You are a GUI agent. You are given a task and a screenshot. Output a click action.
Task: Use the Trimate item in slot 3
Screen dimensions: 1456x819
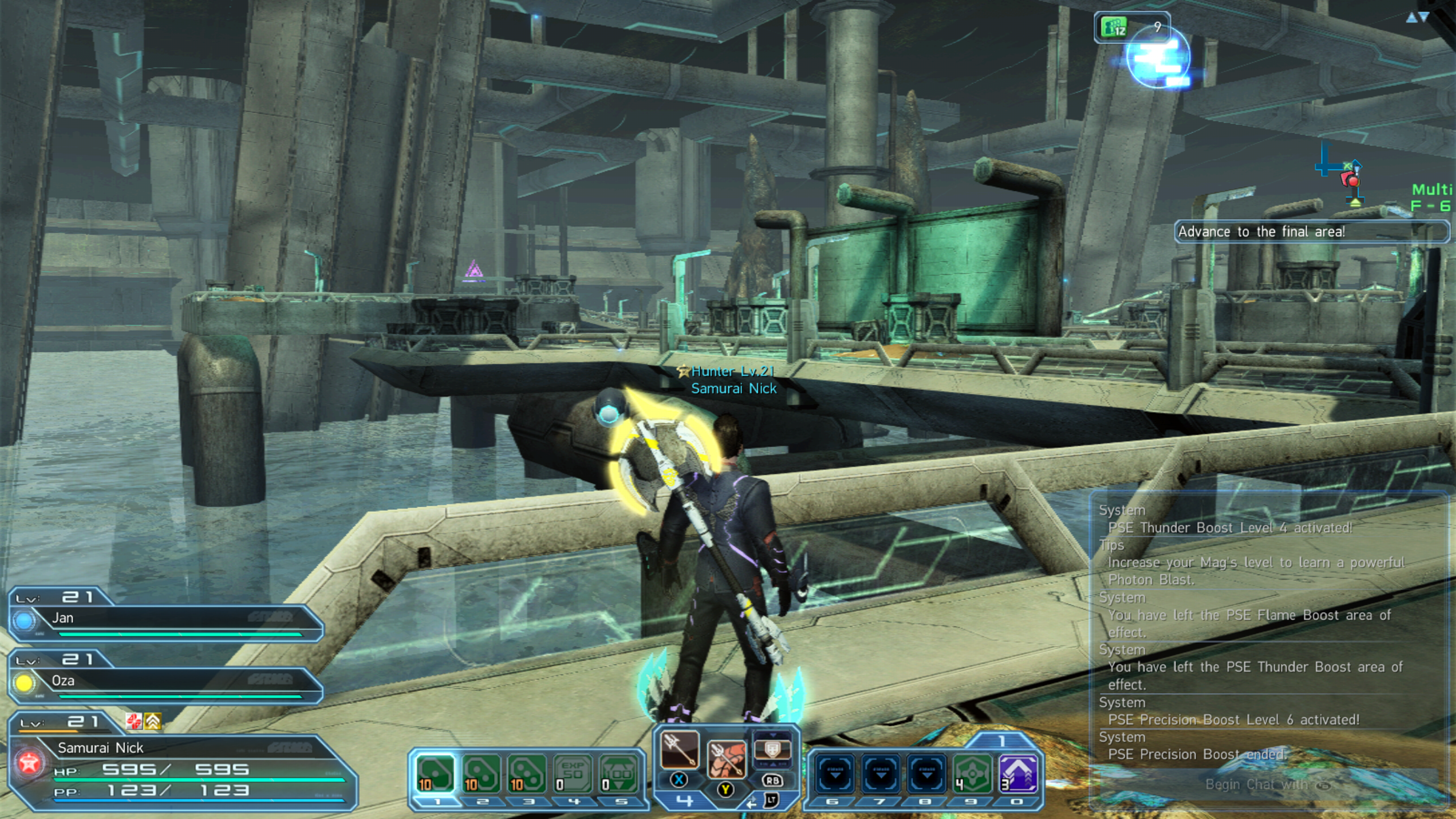tap(527, 773)
